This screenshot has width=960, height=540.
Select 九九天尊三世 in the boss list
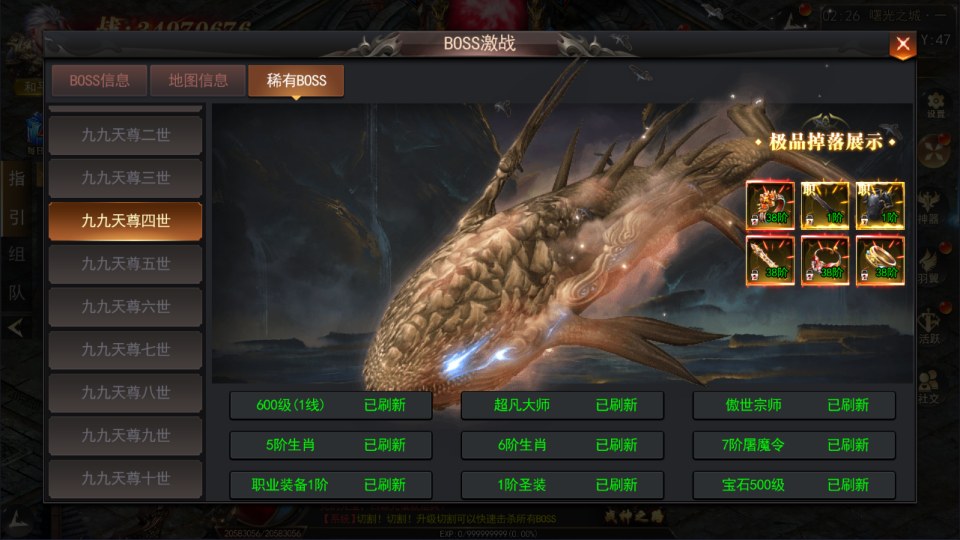pyautogui.click(x=125, y=179)
